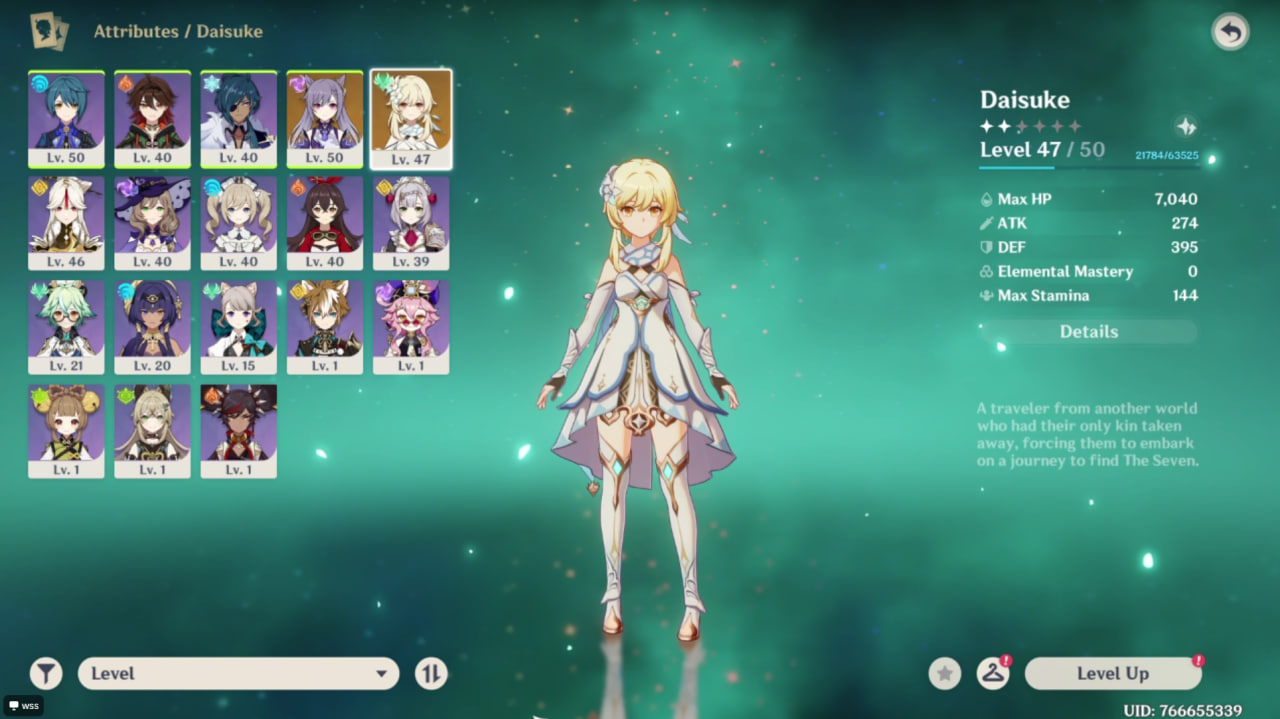Image resolution: width=1280 pixels, height=719 pixels.
Task: Toggle the sort order arrows
Action: (x=431, y=674)
